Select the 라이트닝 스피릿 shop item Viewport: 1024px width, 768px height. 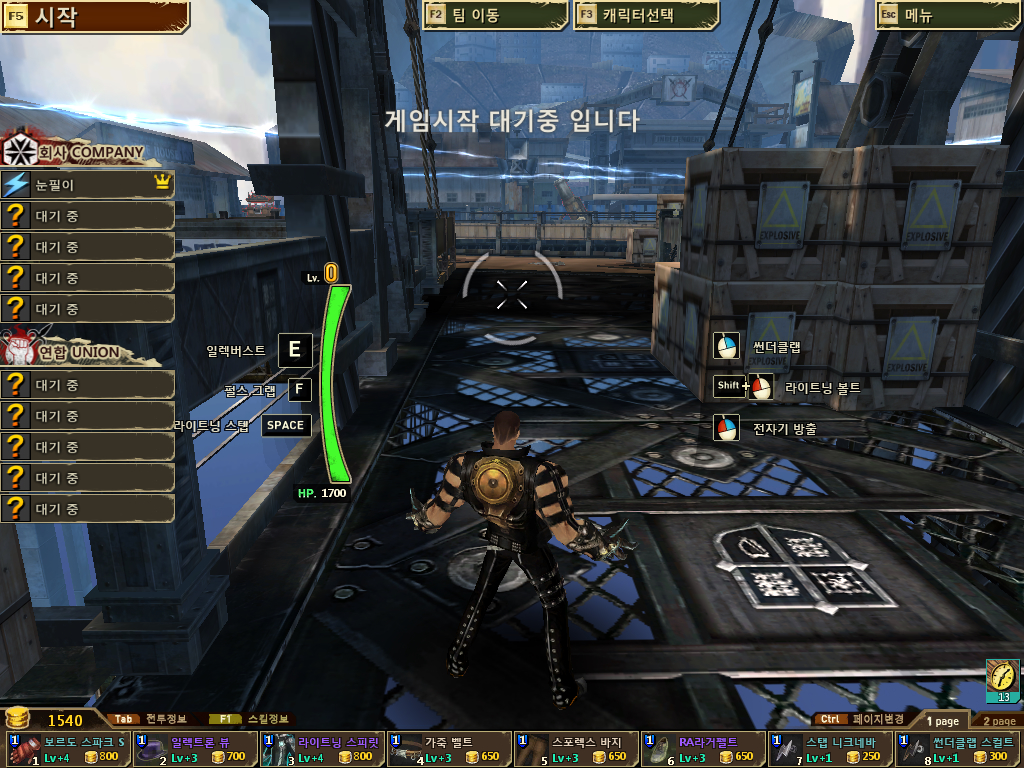[x=322, y=749]
